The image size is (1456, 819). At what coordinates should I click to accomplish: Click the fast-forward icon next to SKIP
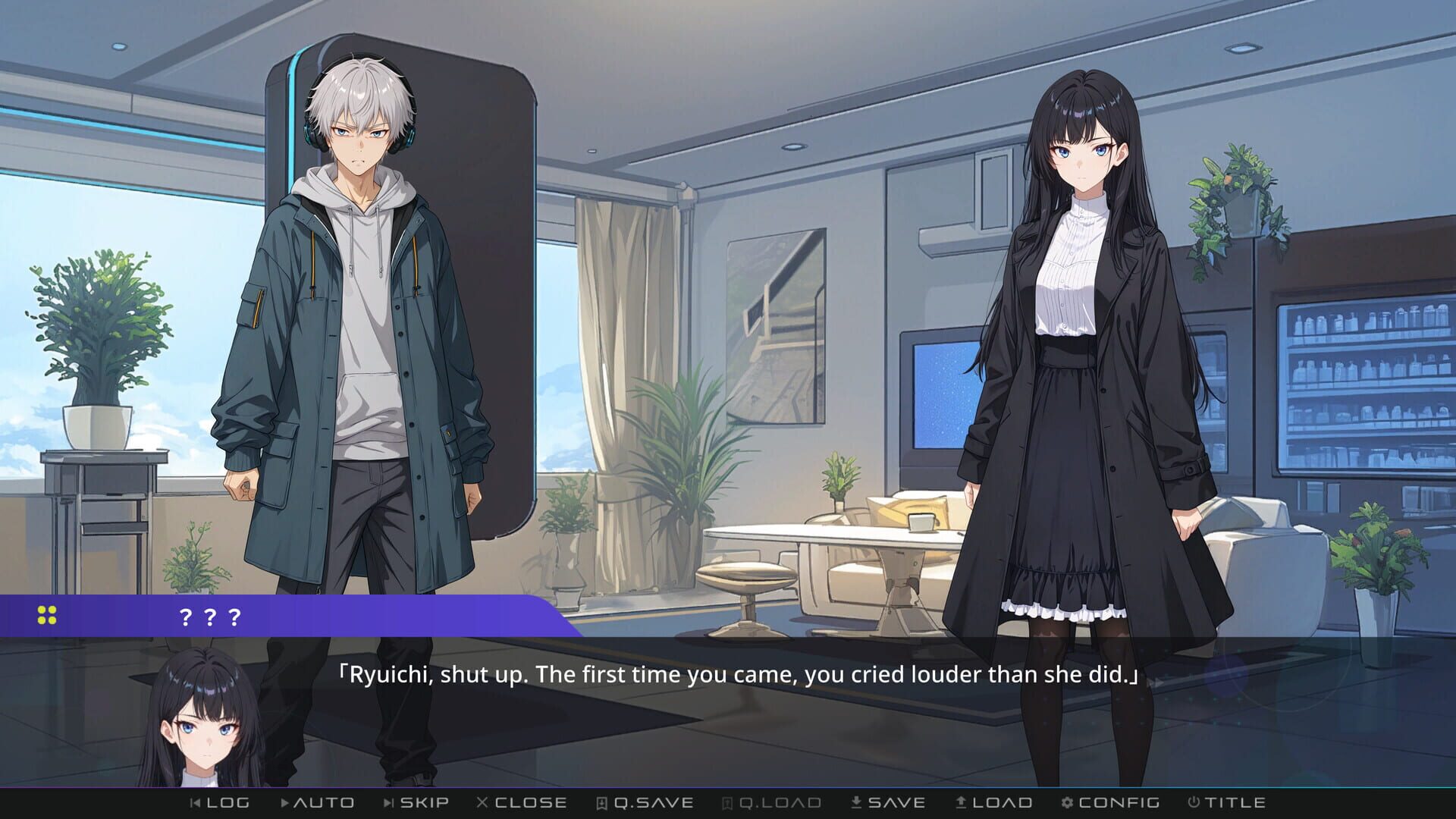point(388,803)
